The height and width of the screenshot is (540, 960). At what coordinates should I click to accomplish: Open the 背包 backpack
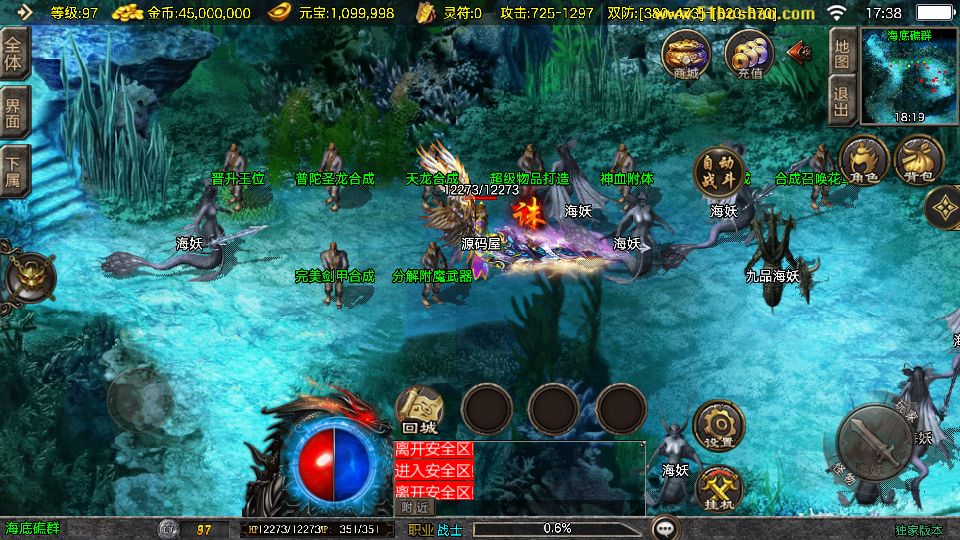pyautogui.click(x=918, y=161)
